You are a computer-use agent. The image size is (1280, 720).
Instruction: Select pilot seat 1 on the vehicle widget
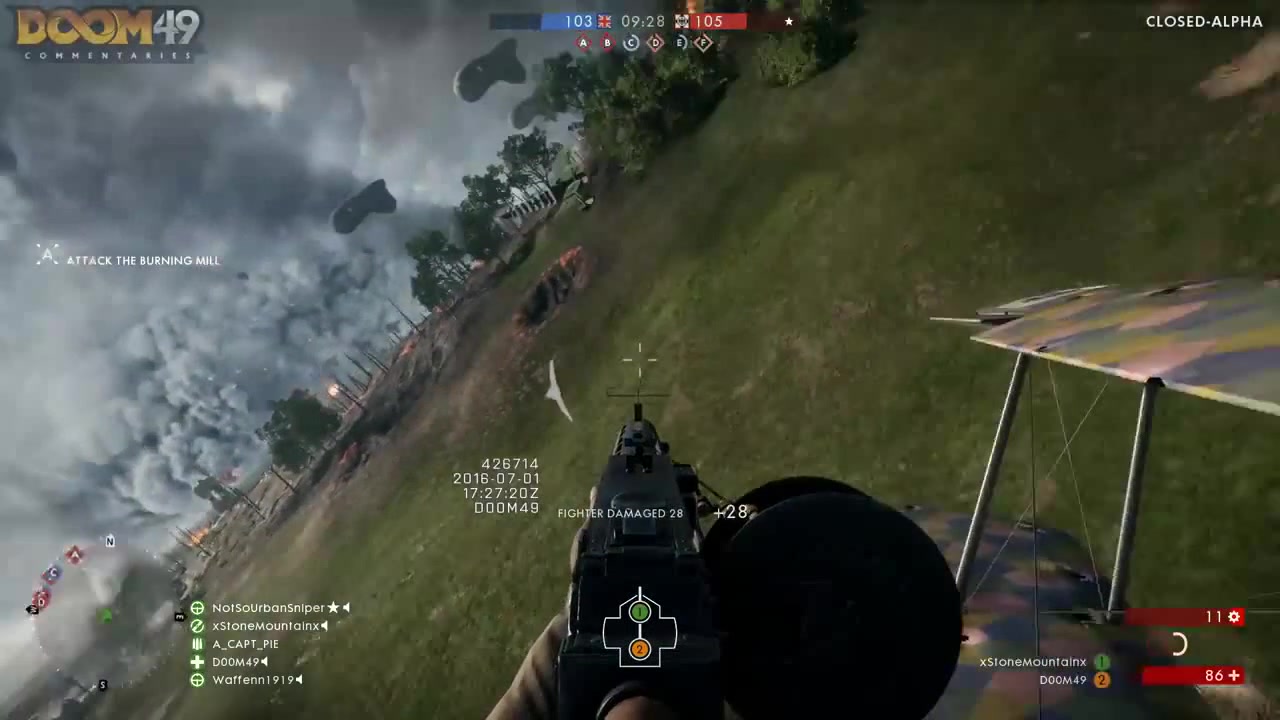click(640, 612)
